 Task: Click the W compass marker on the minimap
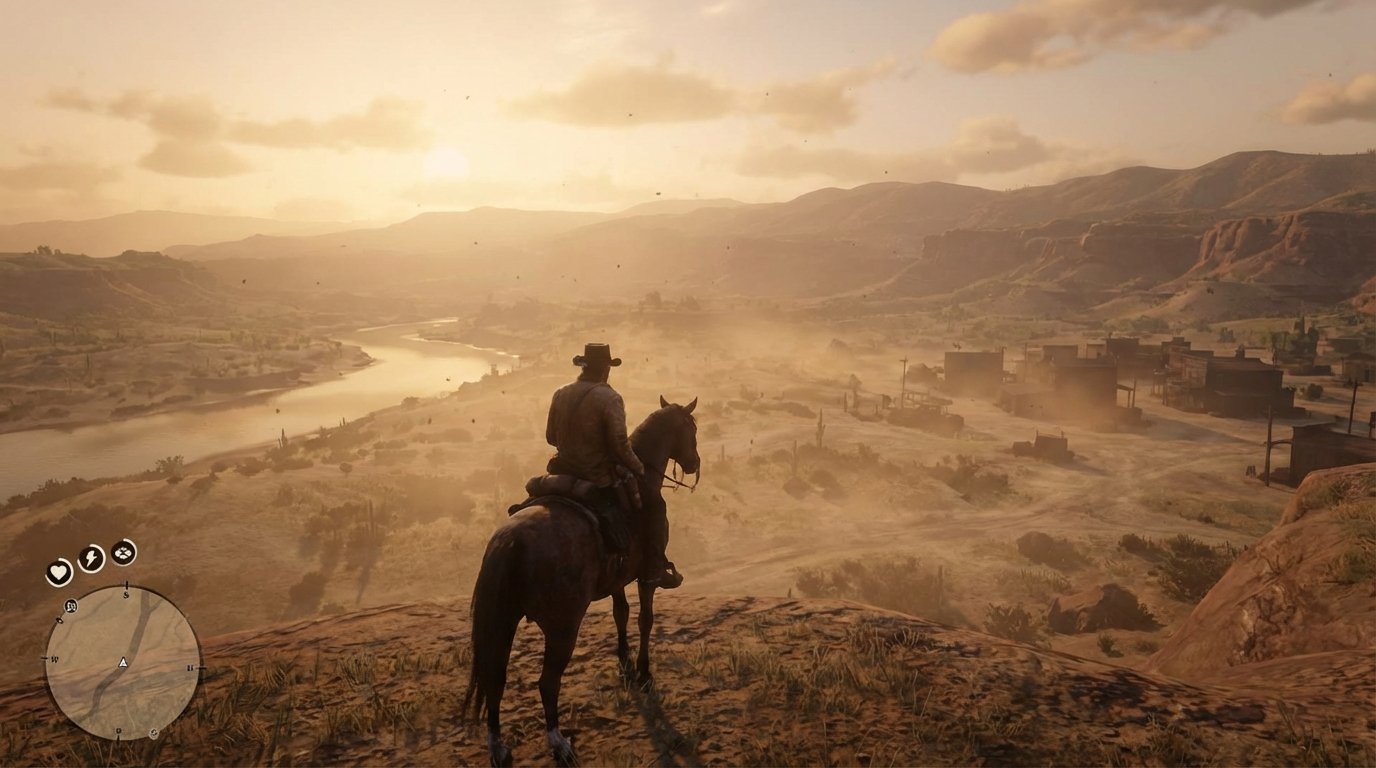click(54, 657)
